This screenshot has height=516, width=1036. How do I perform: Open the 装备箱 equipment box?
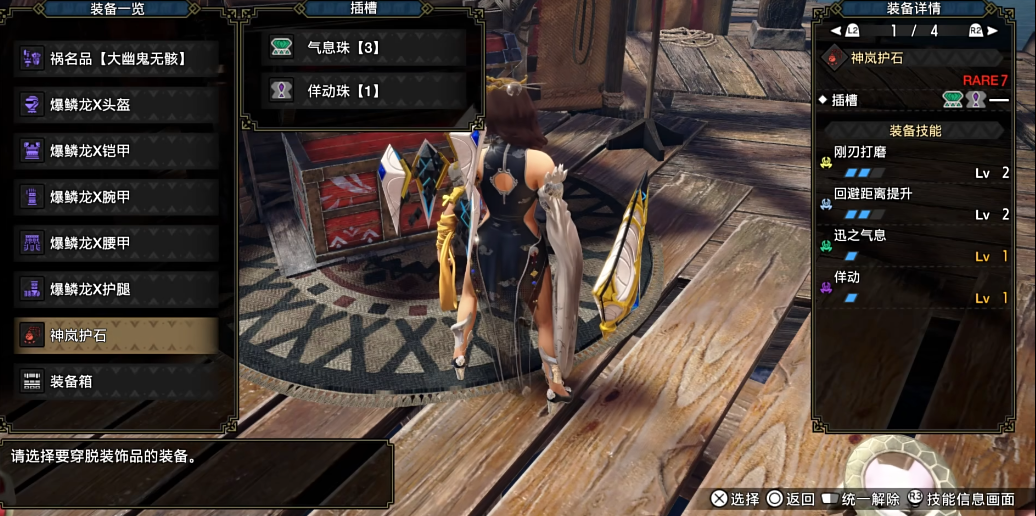tap(118, 381)
